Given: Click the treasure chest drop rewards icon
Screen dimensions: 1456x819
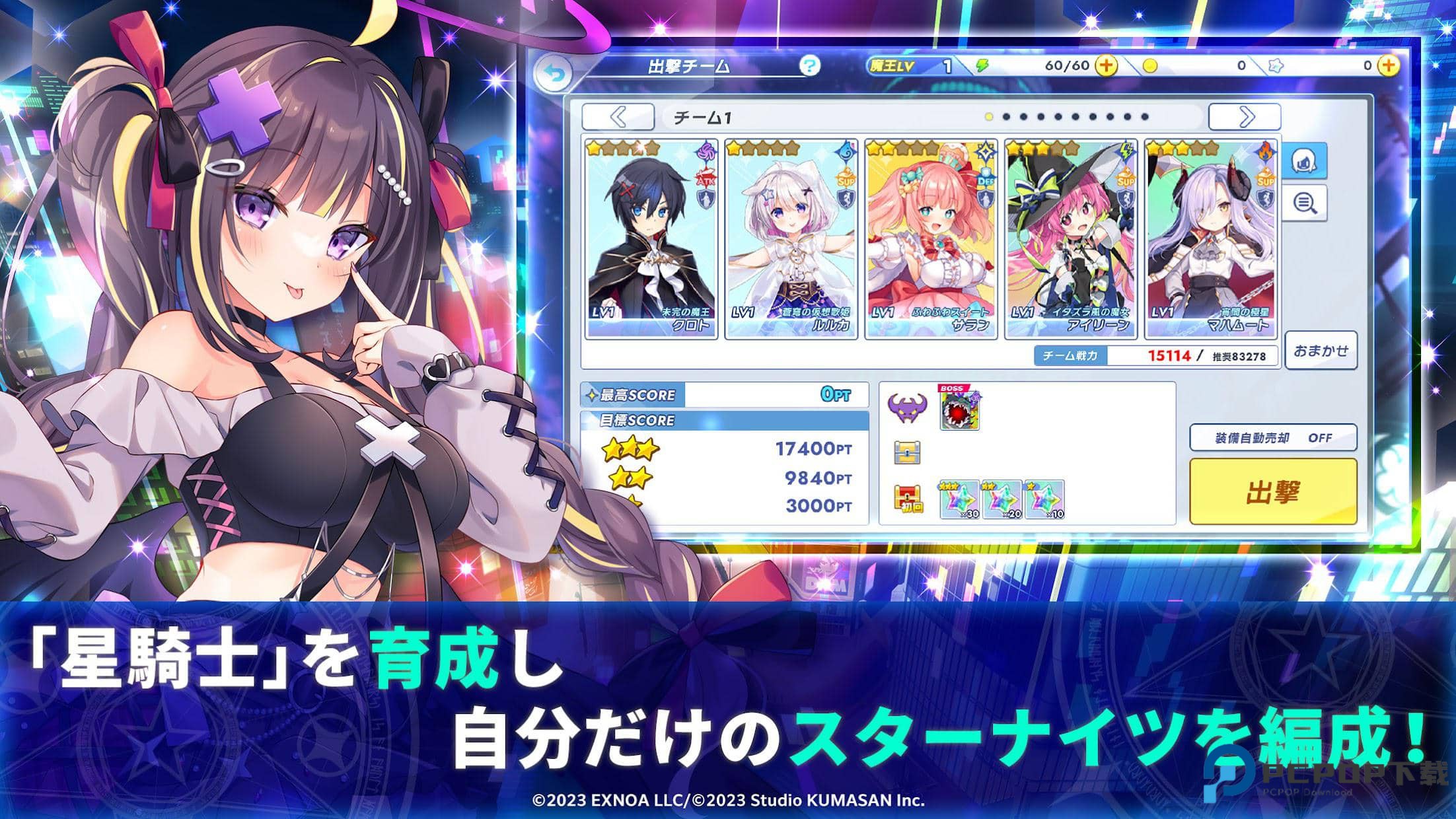Looking at the screenshot, I should pyautogui.click(x=908, y=452).
